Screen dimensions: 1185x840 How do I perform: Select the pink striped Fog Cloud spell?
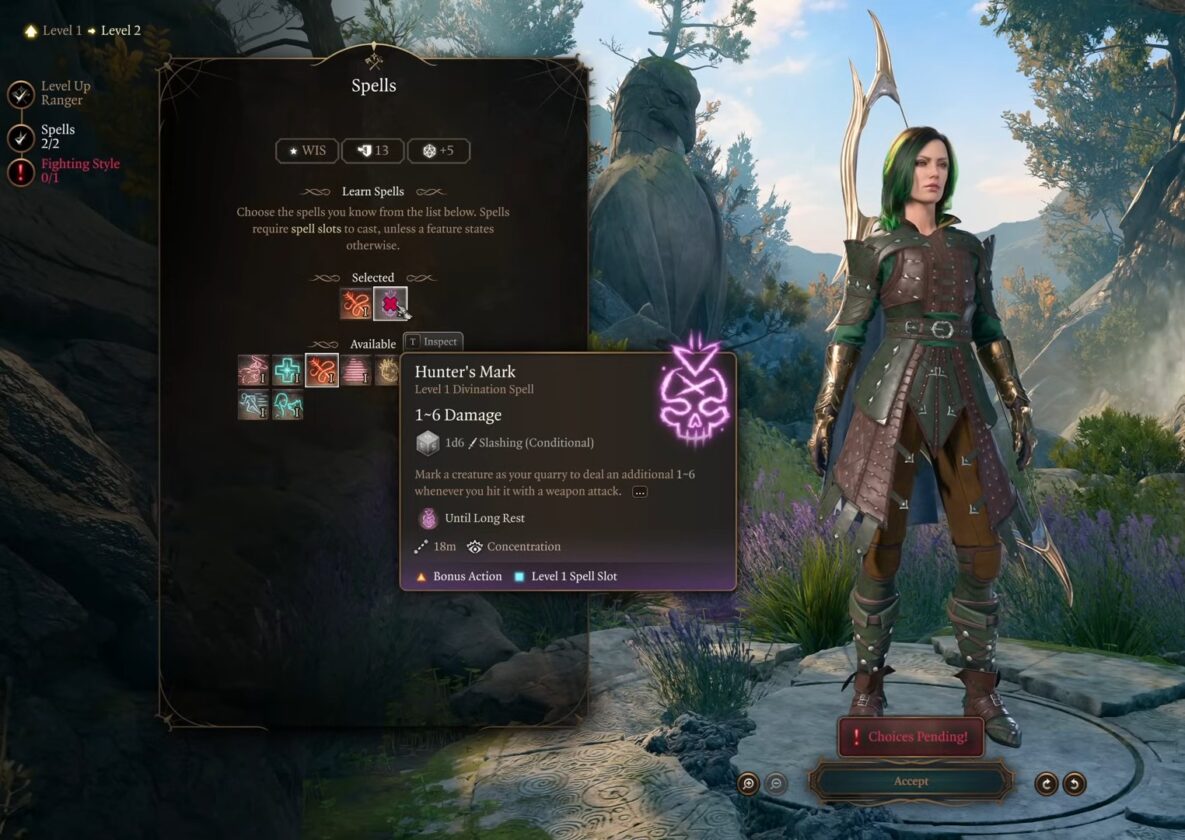click(x=356, y=371)
